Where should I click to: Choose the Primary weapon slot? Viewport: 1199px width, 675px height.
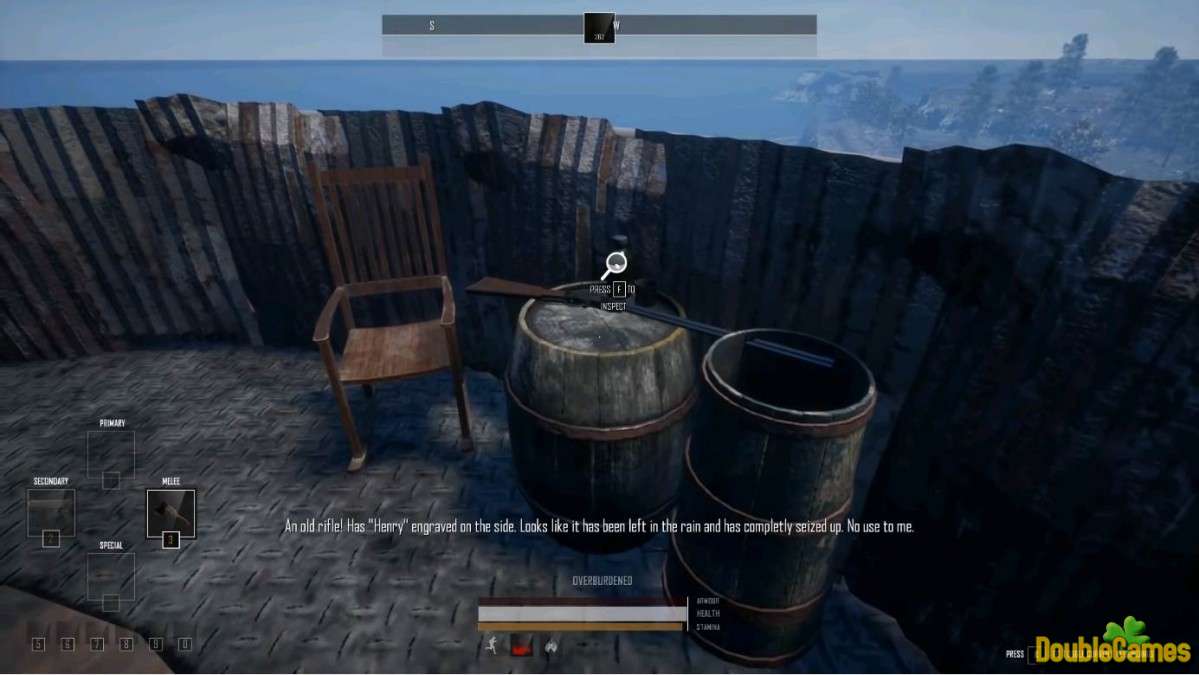111,454
